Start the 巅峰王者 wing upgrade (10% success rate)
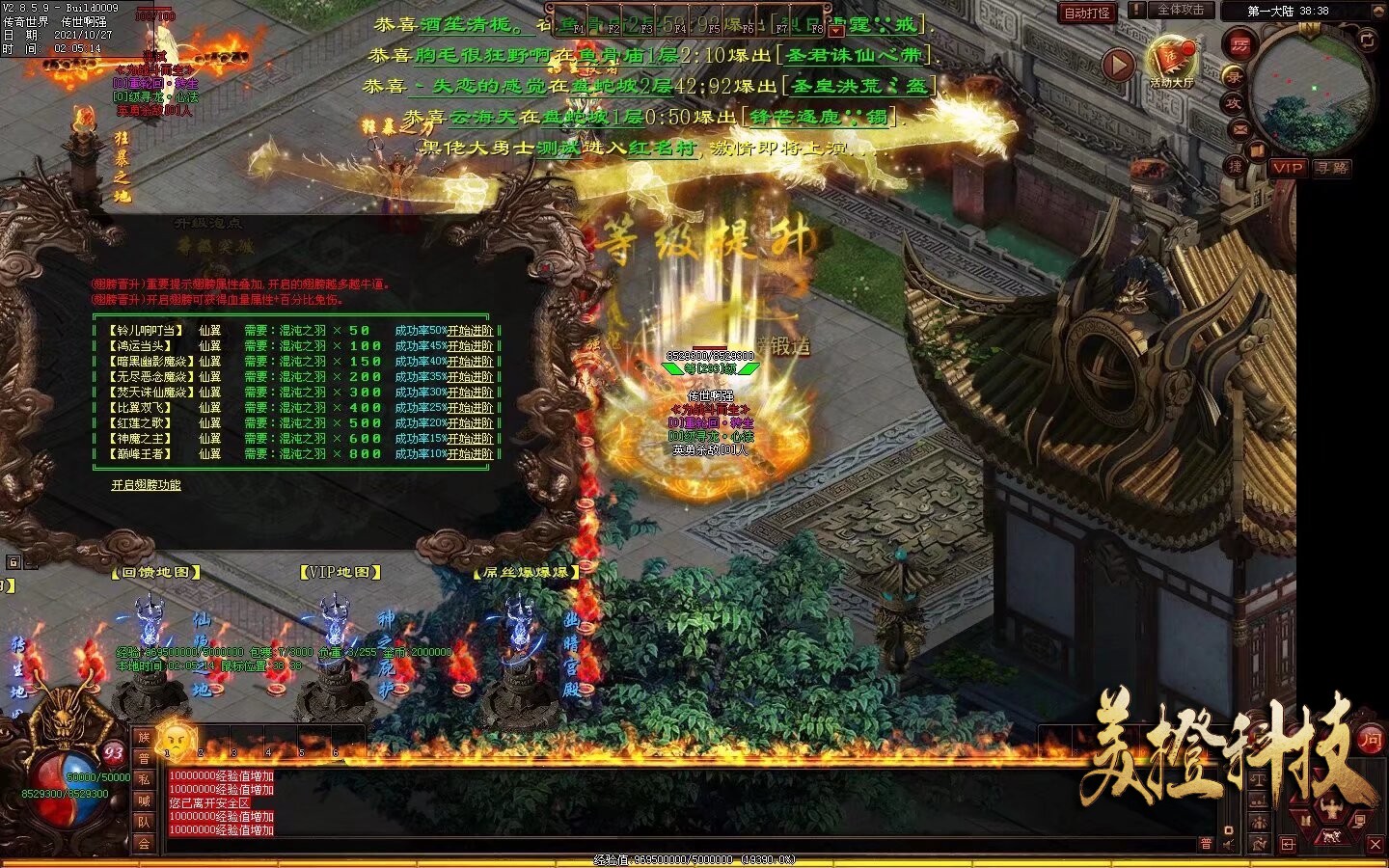This screenshot has width=1389, height=868. 470,454
